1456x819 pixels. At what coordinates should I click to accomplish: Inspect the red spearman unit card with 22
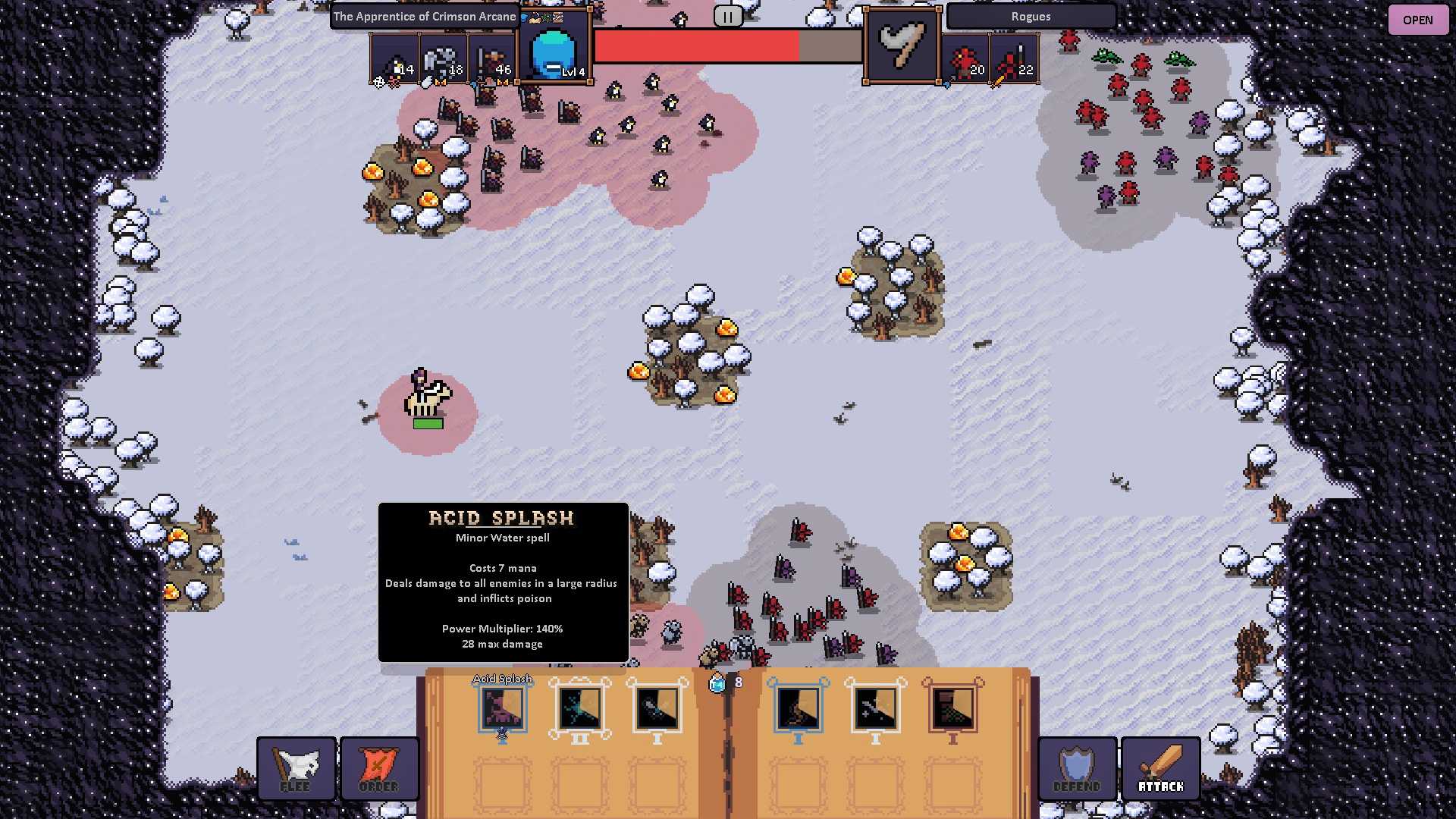[x=1015, y=59]
